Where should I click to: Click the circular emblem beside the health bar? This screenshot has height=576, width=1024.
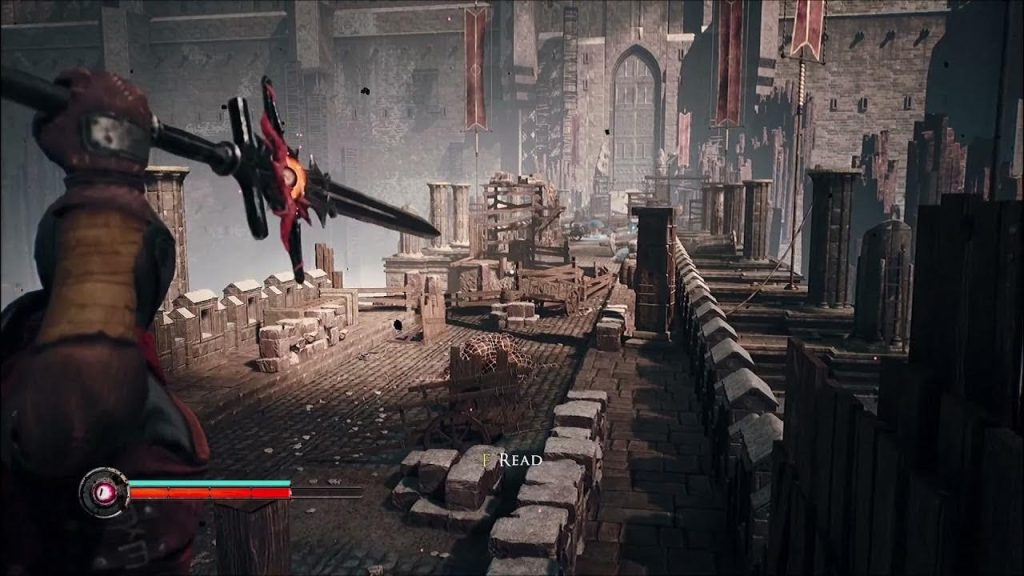coord(103,492)
